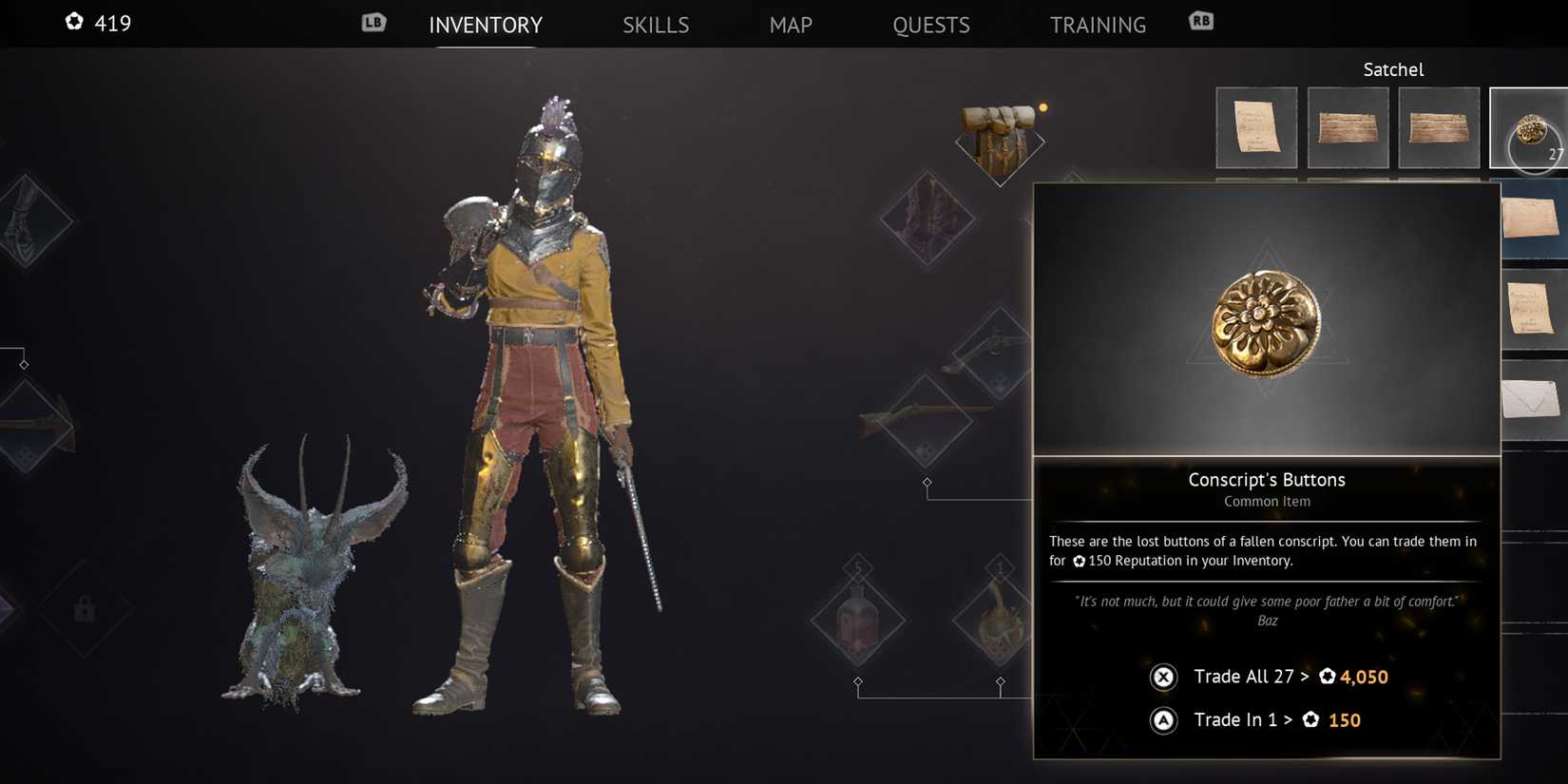Switch to the SKILLS tab

[656, 25]
